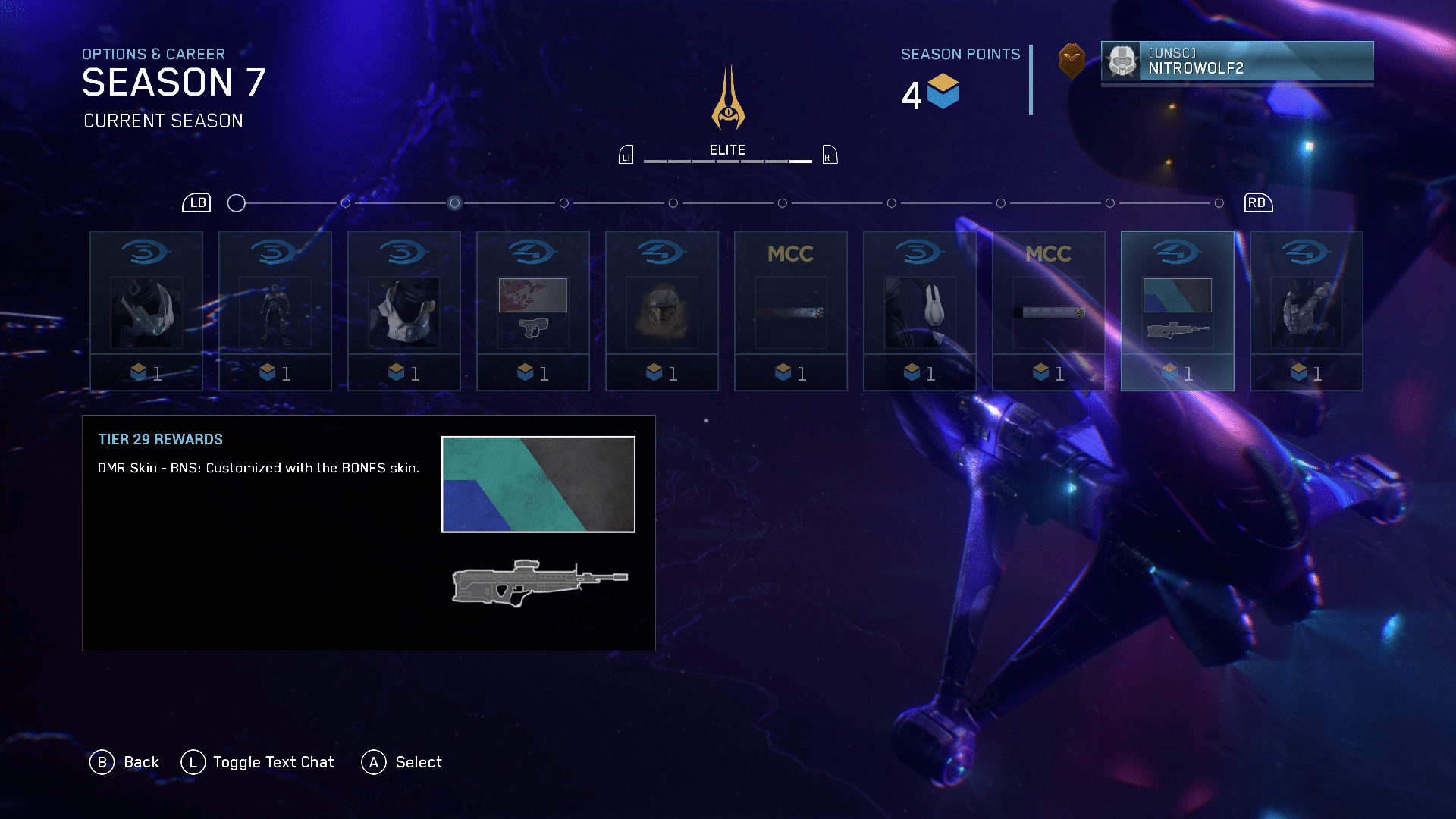Select the Halo 3 white chest armor reward
This screenshot has width=1456, height=819.
point(403,311)
